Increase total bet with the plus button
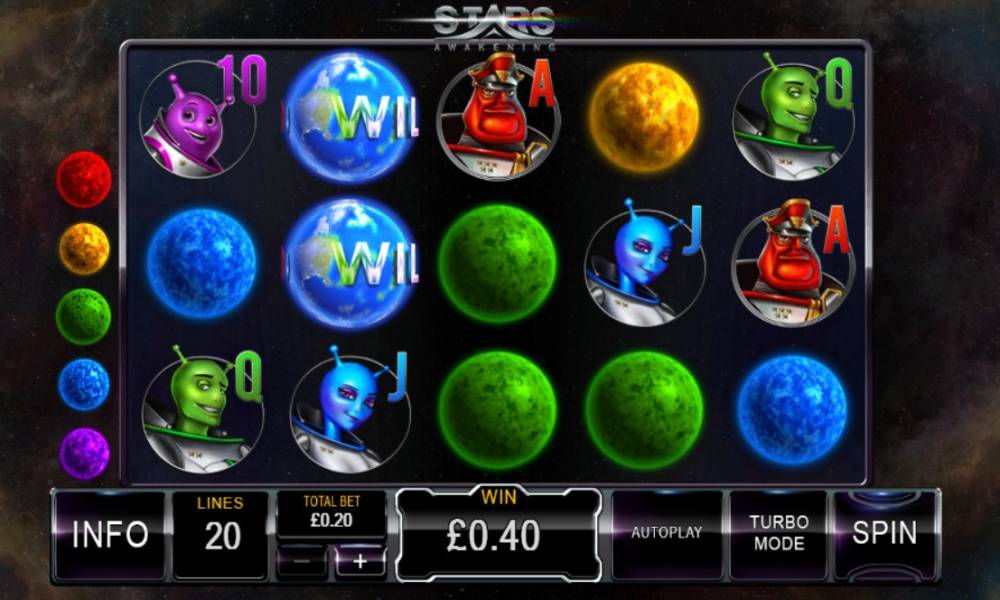The image size is (1000, 600). point(360,562)
